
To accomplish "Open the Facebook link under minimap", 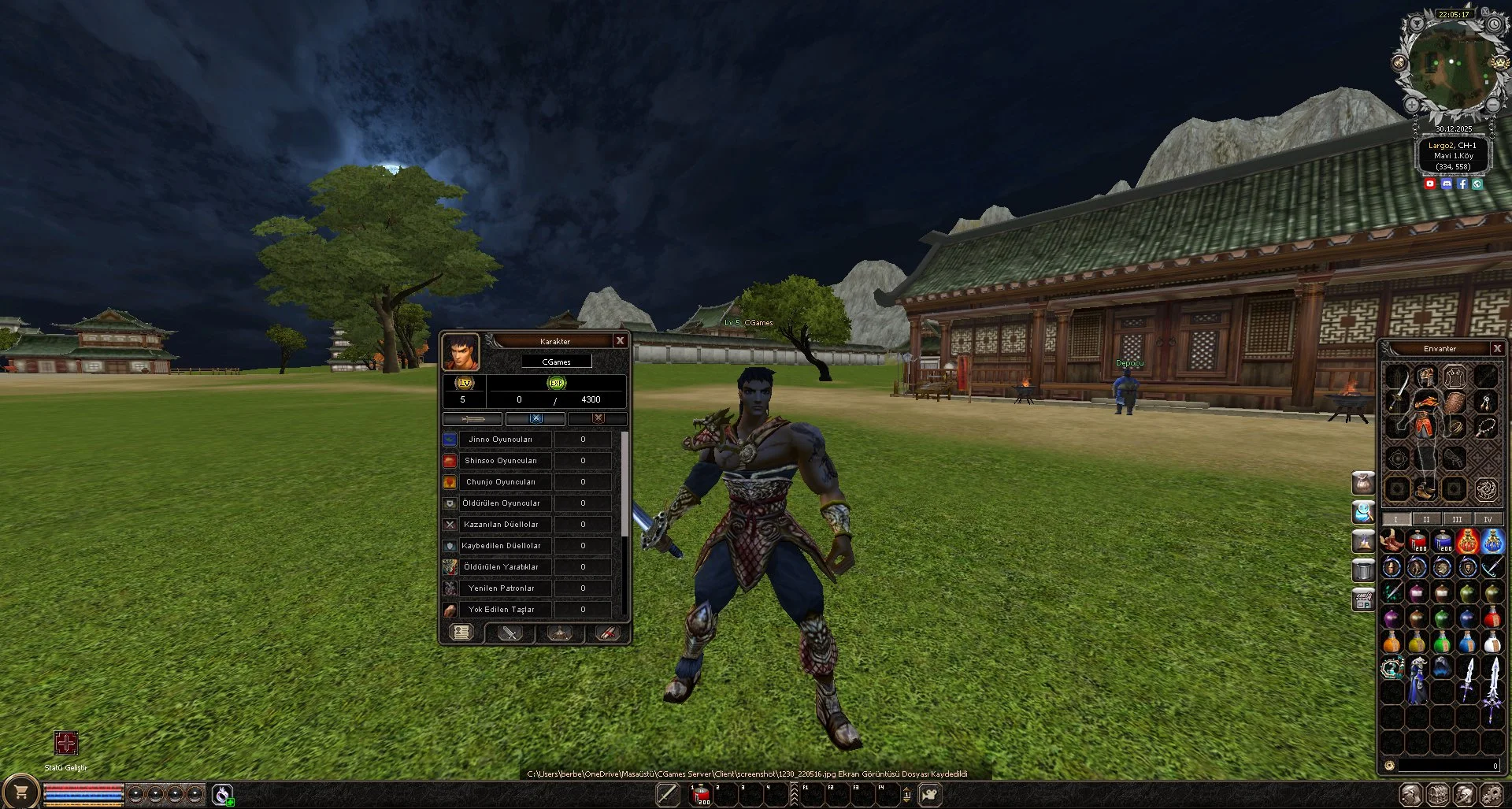I will coord(1462,184).
